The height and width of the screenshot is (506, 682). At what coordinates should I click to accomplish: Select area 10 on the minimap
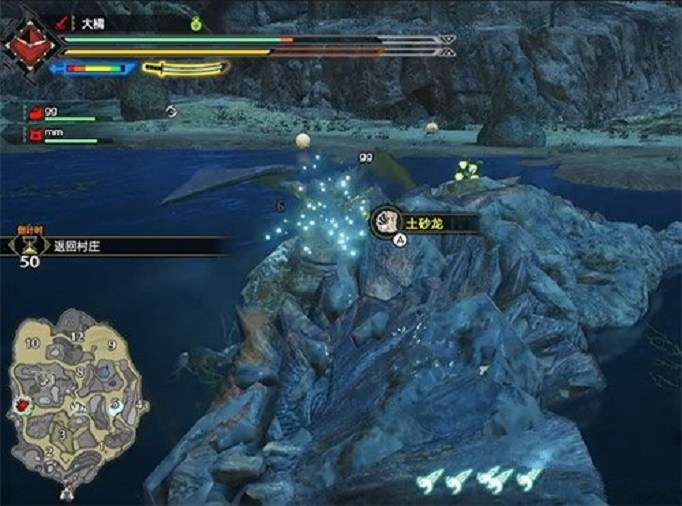coord(32,344)
